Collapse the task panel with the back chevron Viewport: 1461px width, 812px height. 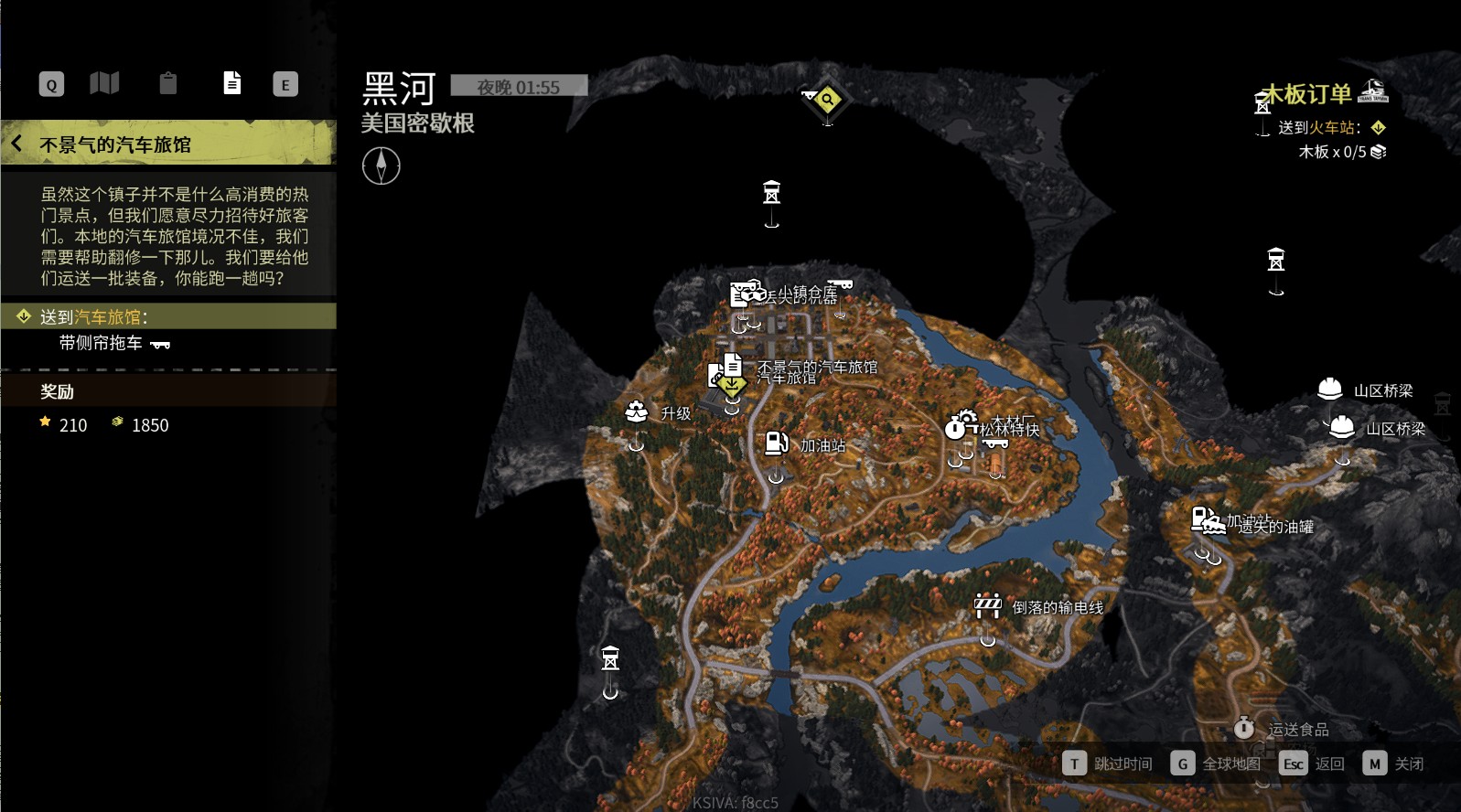click(16, 143)
